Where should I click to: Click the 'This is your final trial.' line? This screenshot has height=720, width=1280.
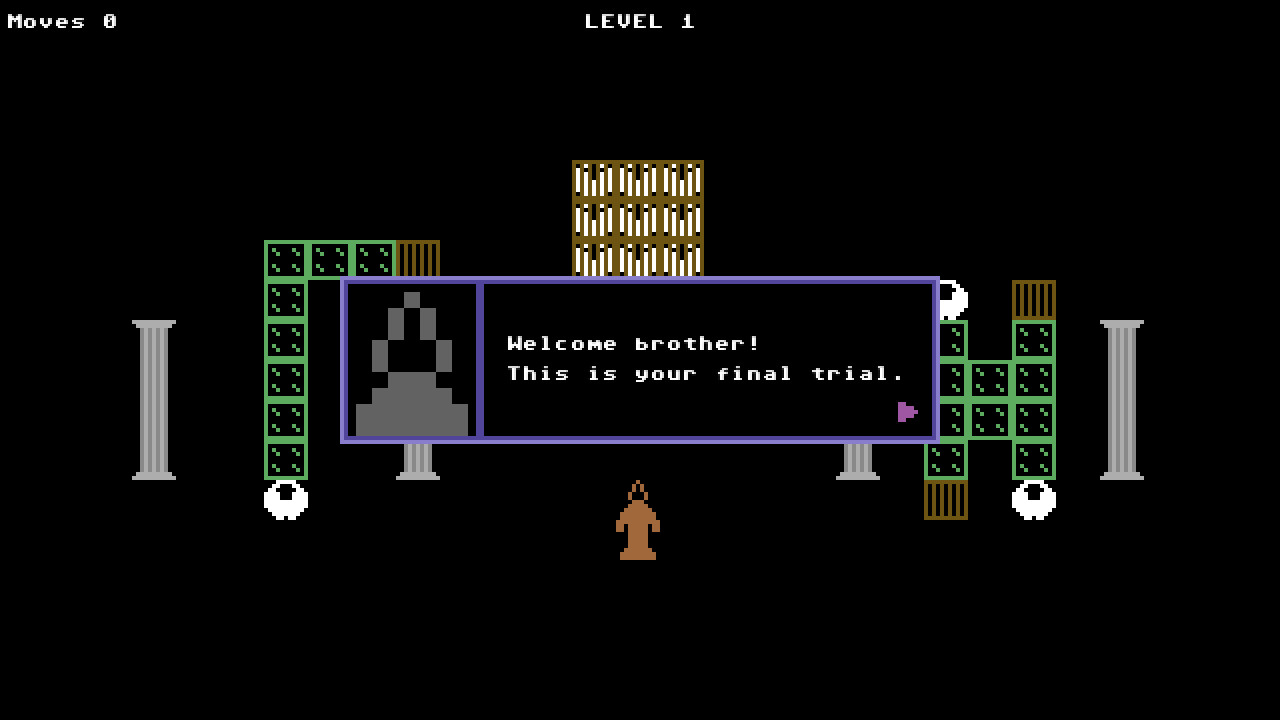pos(705,373)
